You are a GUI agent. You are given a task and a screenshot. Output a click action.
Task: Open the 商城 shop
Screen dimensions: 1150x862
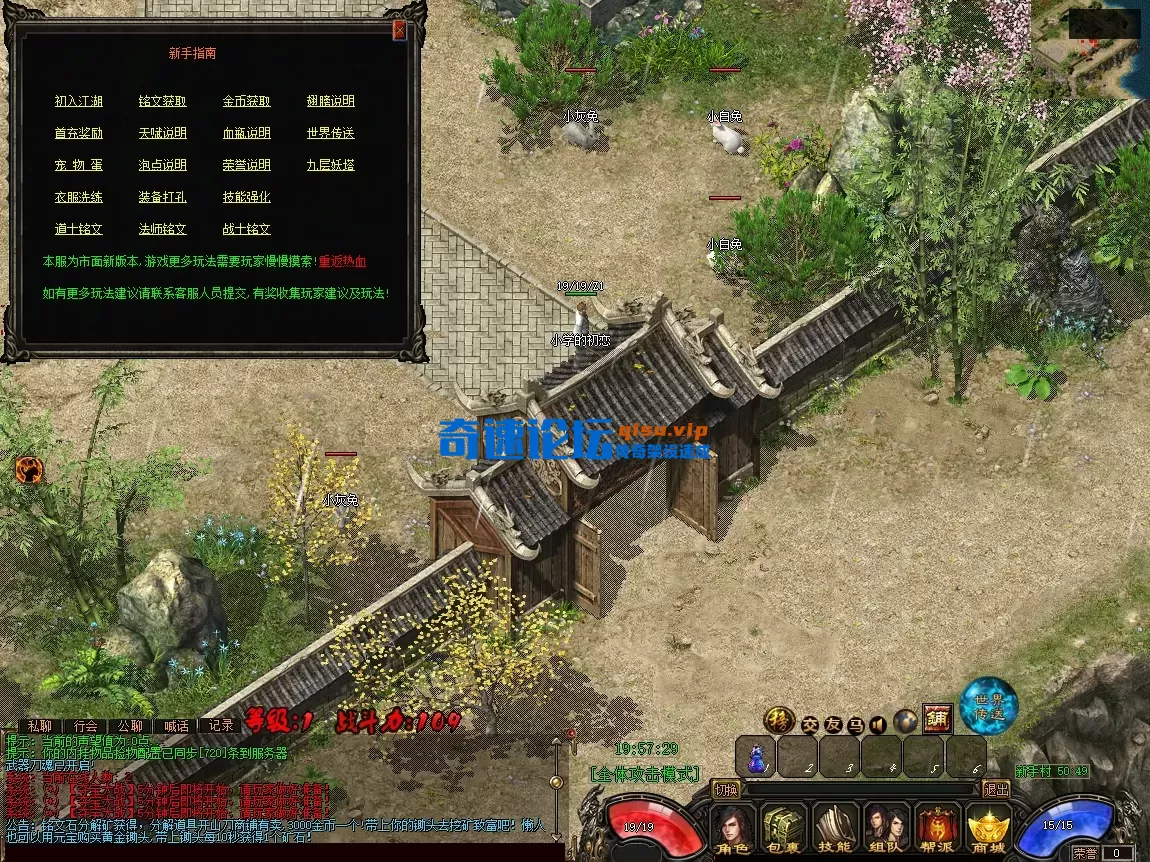(x=989, y=830)
